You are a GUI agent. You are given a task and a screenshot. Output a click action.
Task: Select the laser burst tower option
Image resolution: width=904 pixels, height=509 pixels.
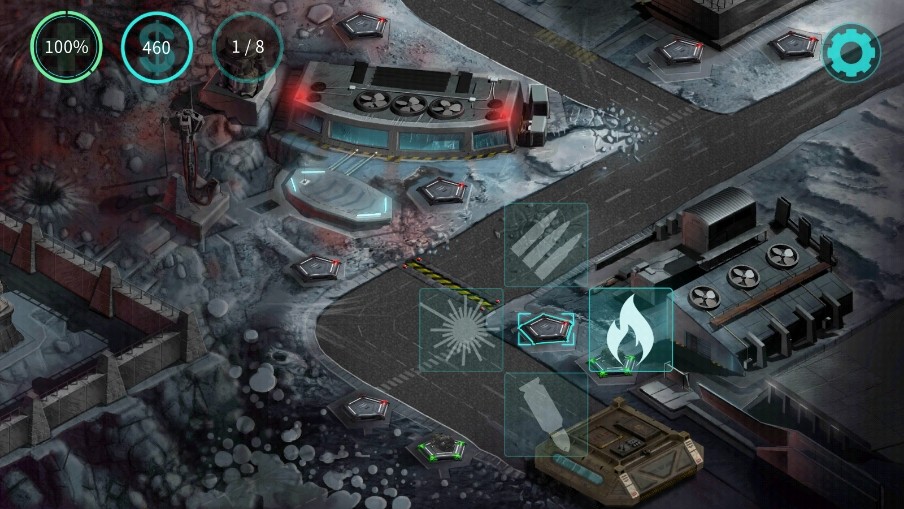coord(461,330)
